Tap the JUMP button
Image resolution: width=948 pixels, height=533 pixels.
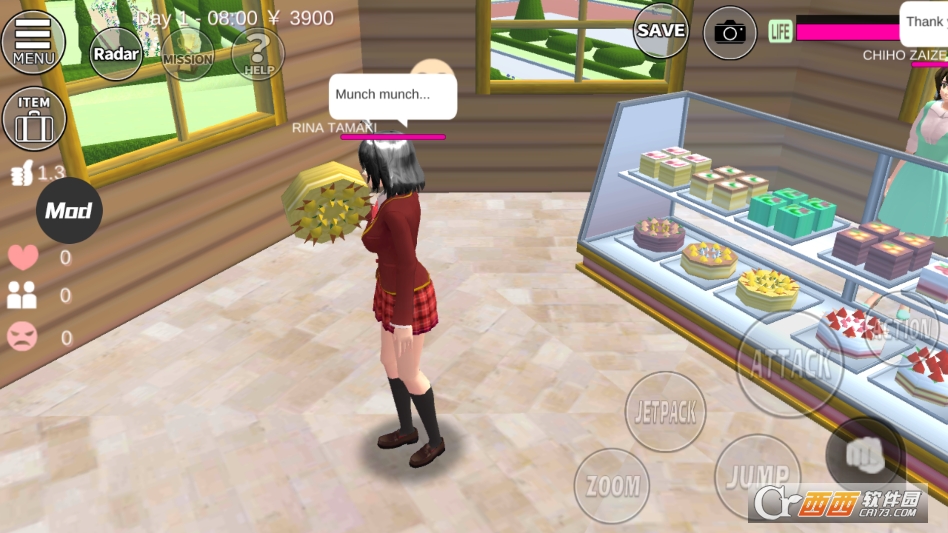click(757, 476)
